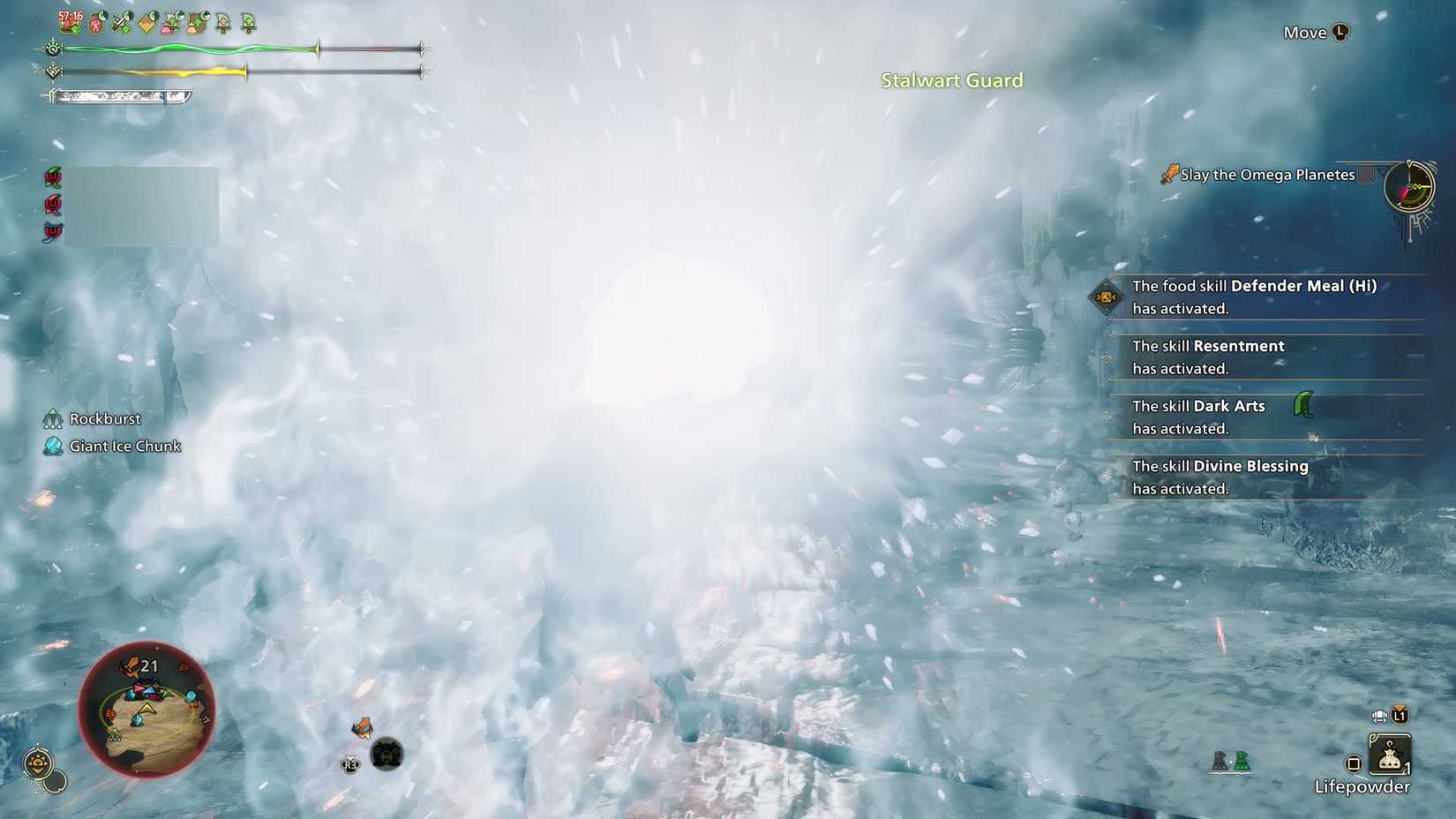Click the L1 button prompt badge
1456x819 pixels.
1400,715
